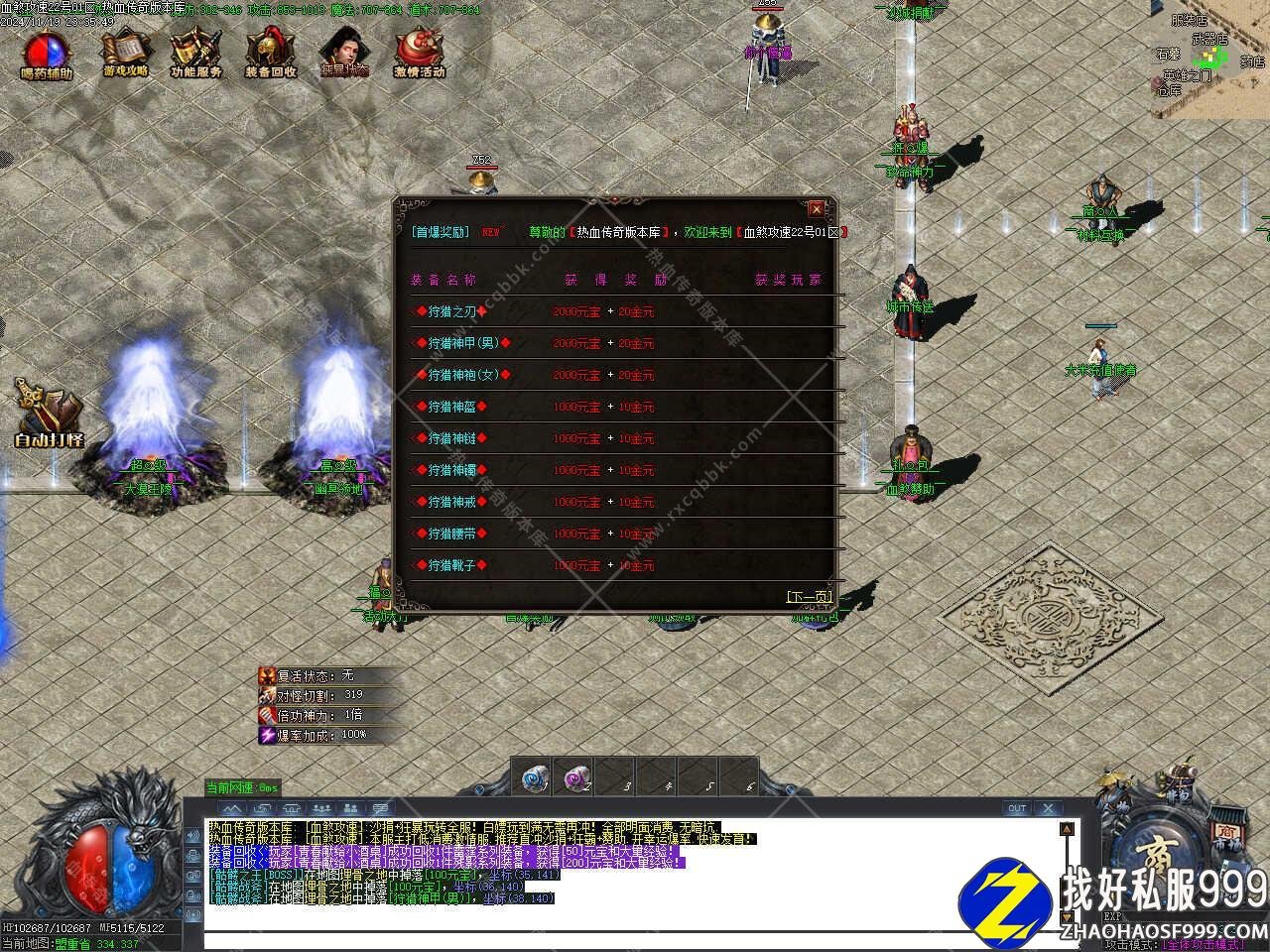Image resolution: width=1270 pixels, height=952 pixels.
Task: Select the 狩猎靴子 reward row
Action: pyautogui.click(x=450, y=565)
